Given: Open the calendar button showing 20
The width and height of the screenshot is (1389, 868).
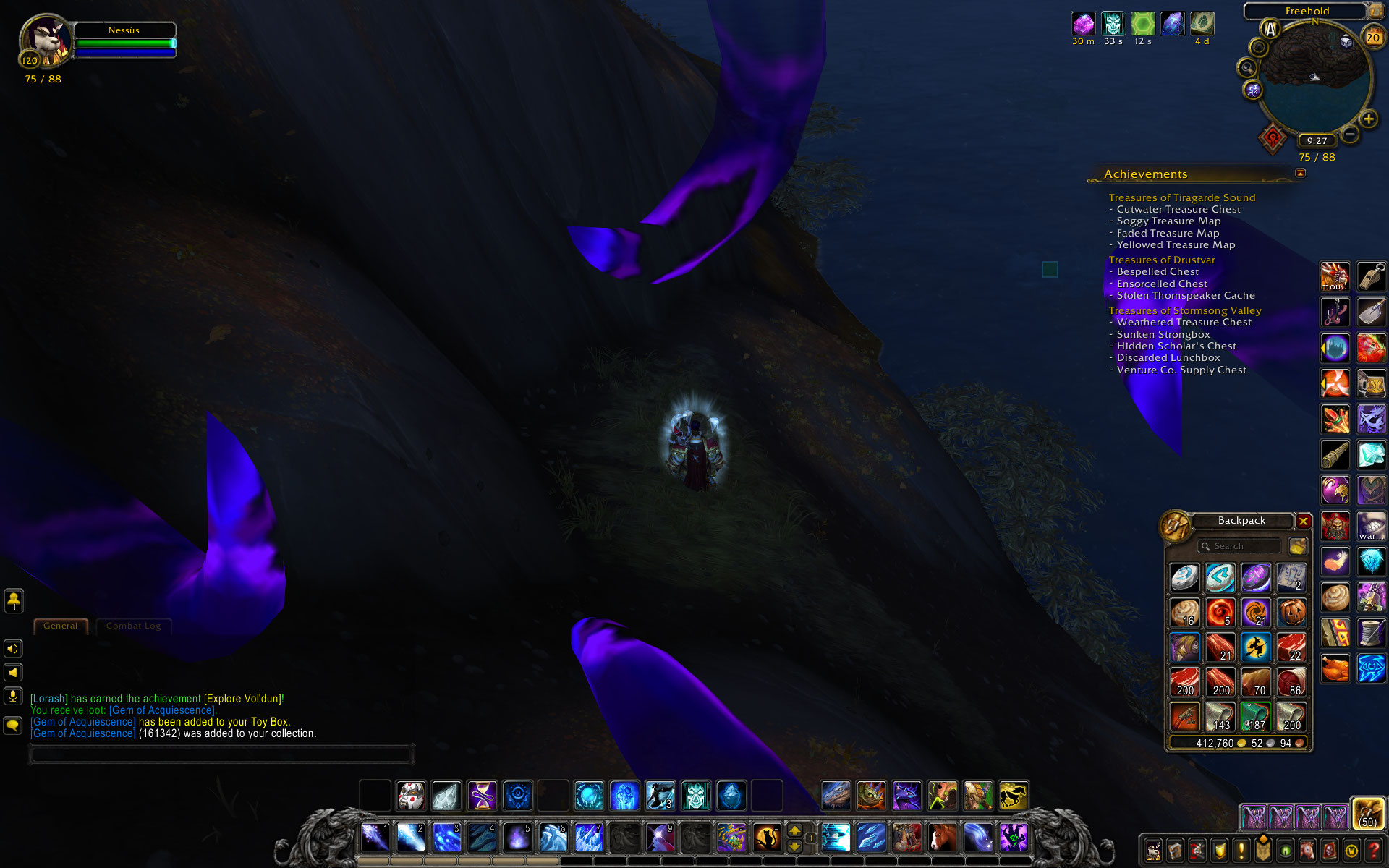Looking at the screenshot, I should (1372, 36).
